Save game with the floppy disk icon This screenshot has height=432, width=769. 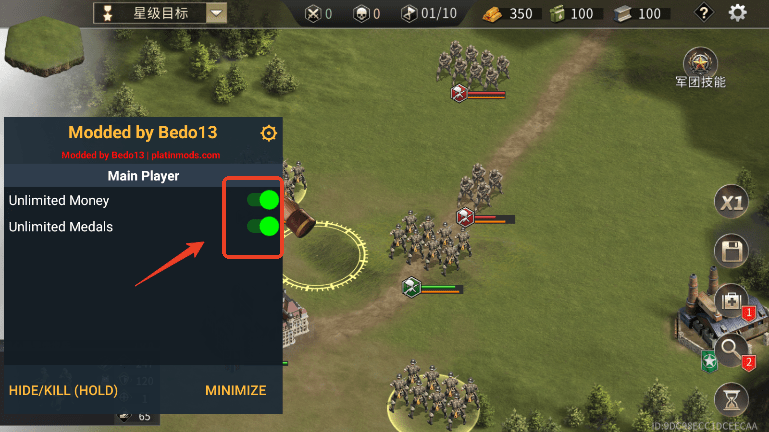732,251
